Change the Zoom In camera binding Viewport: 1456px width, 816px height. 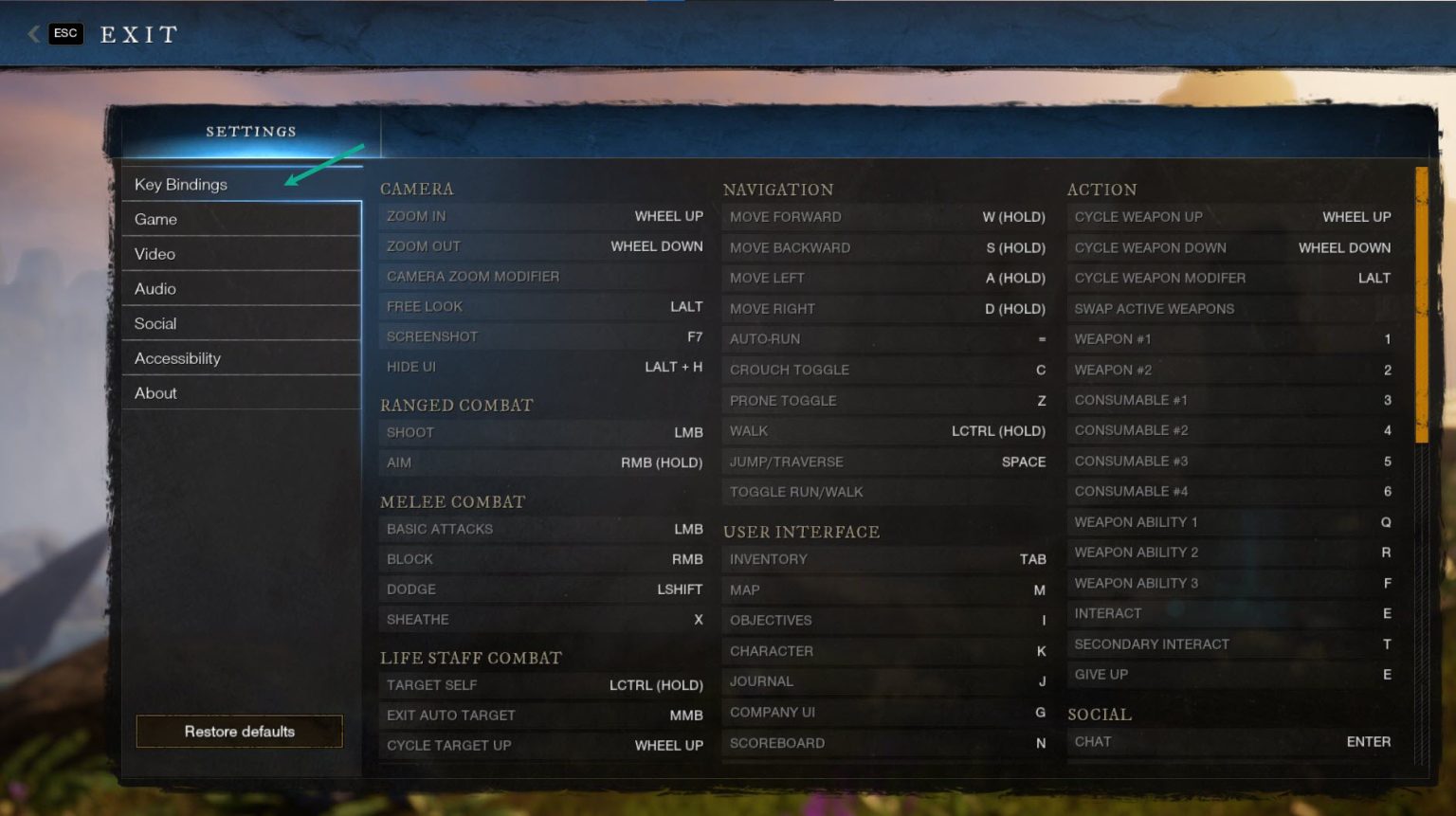coord(542,216)
